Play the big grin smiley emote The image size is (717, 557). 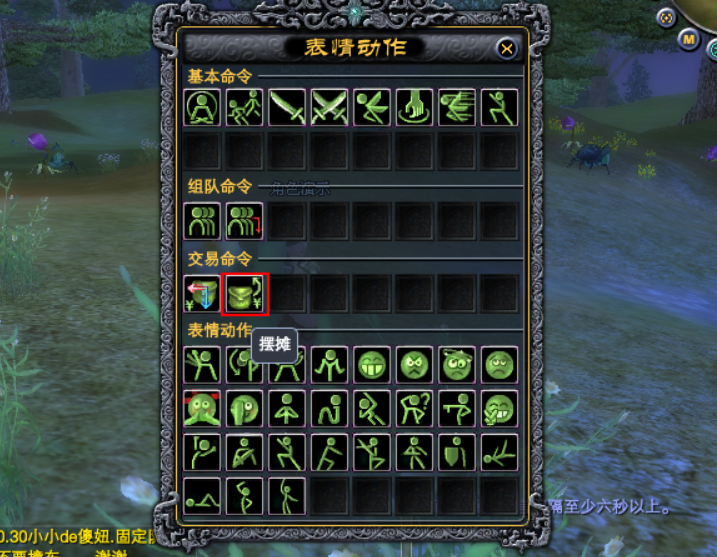(x=372, y=365)
